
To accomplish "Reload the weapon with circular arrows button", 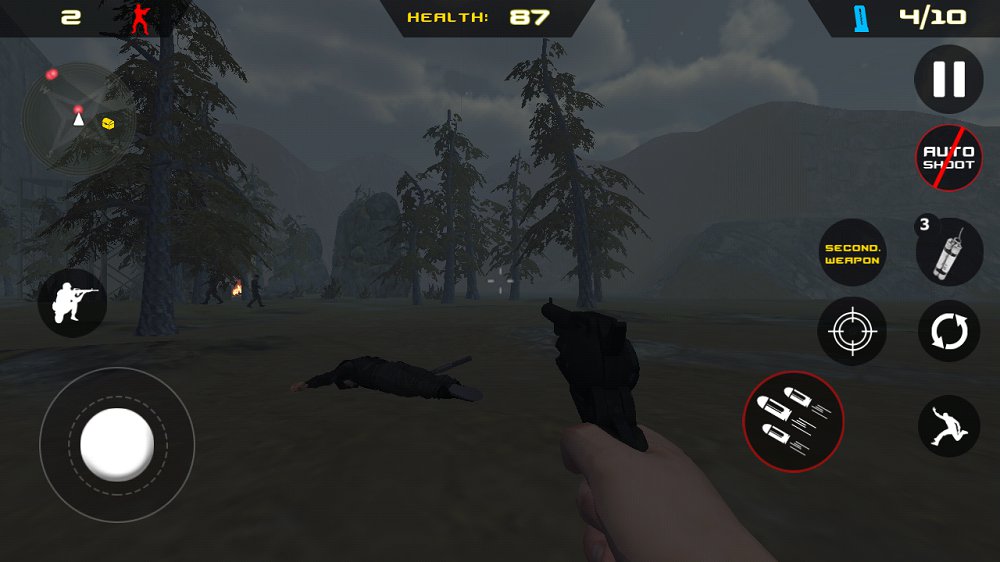I will point(949,331).
